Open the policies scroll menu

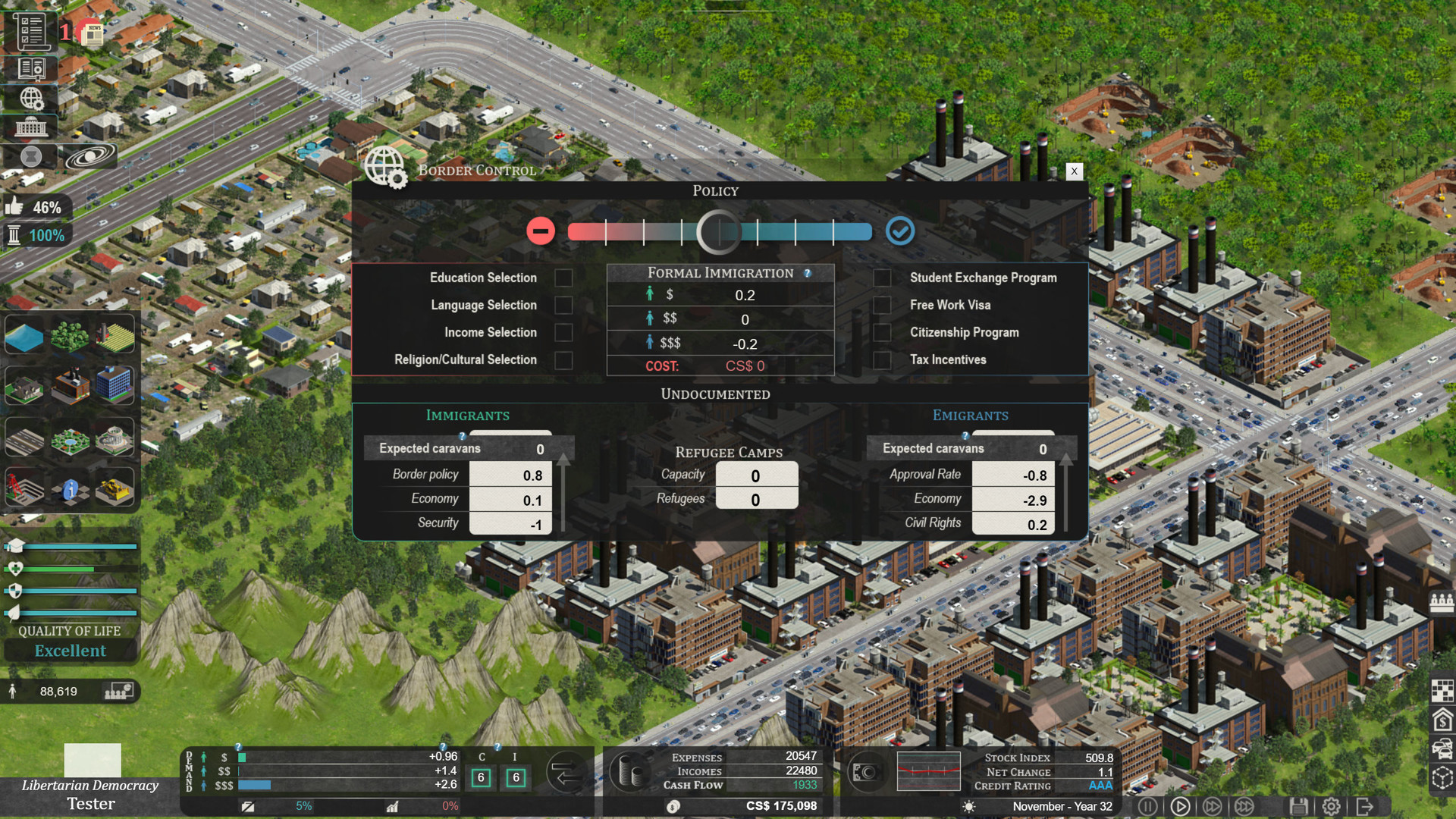(30, 30)
